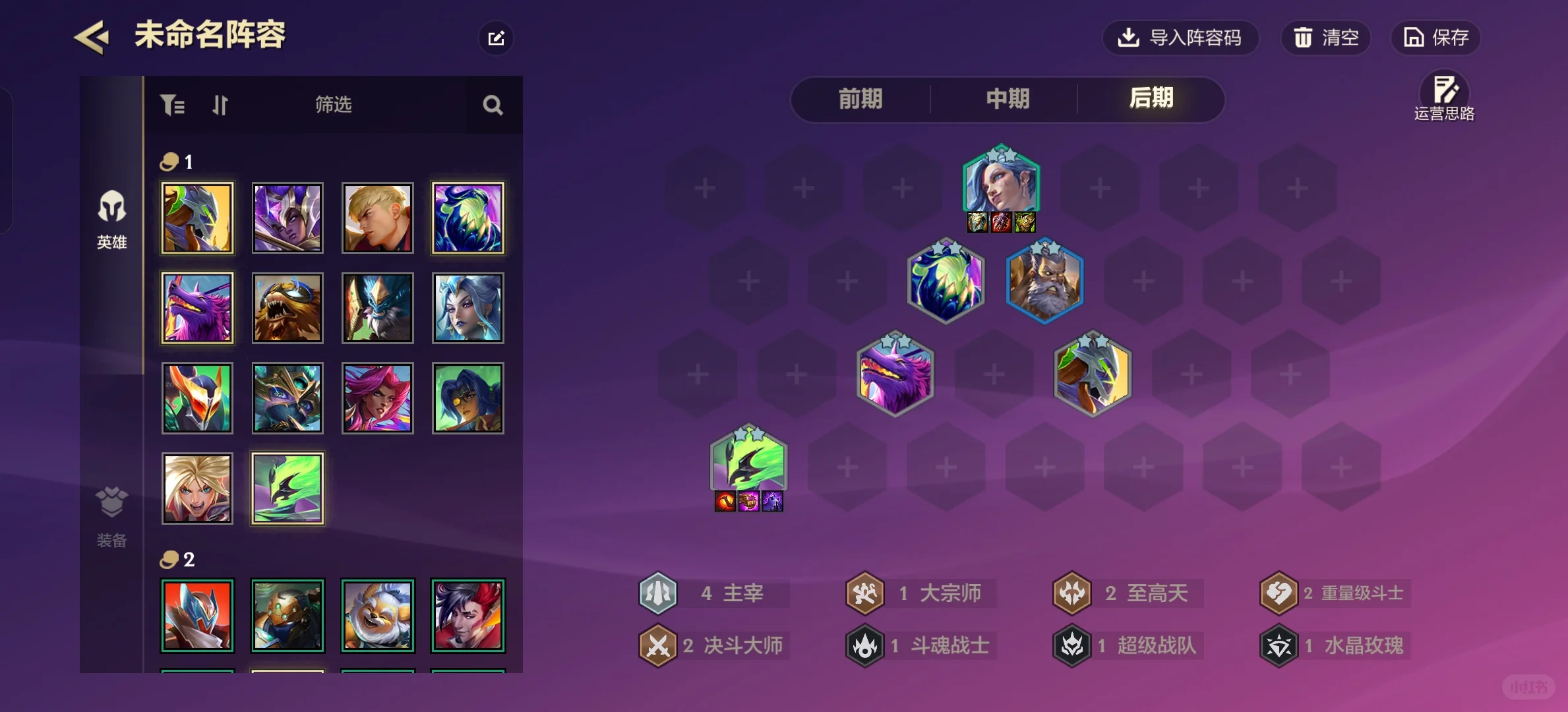This screenshot has width=1568, height=712.
Task: Open the filter funnel icon
Action: click(x=172, y=105)
